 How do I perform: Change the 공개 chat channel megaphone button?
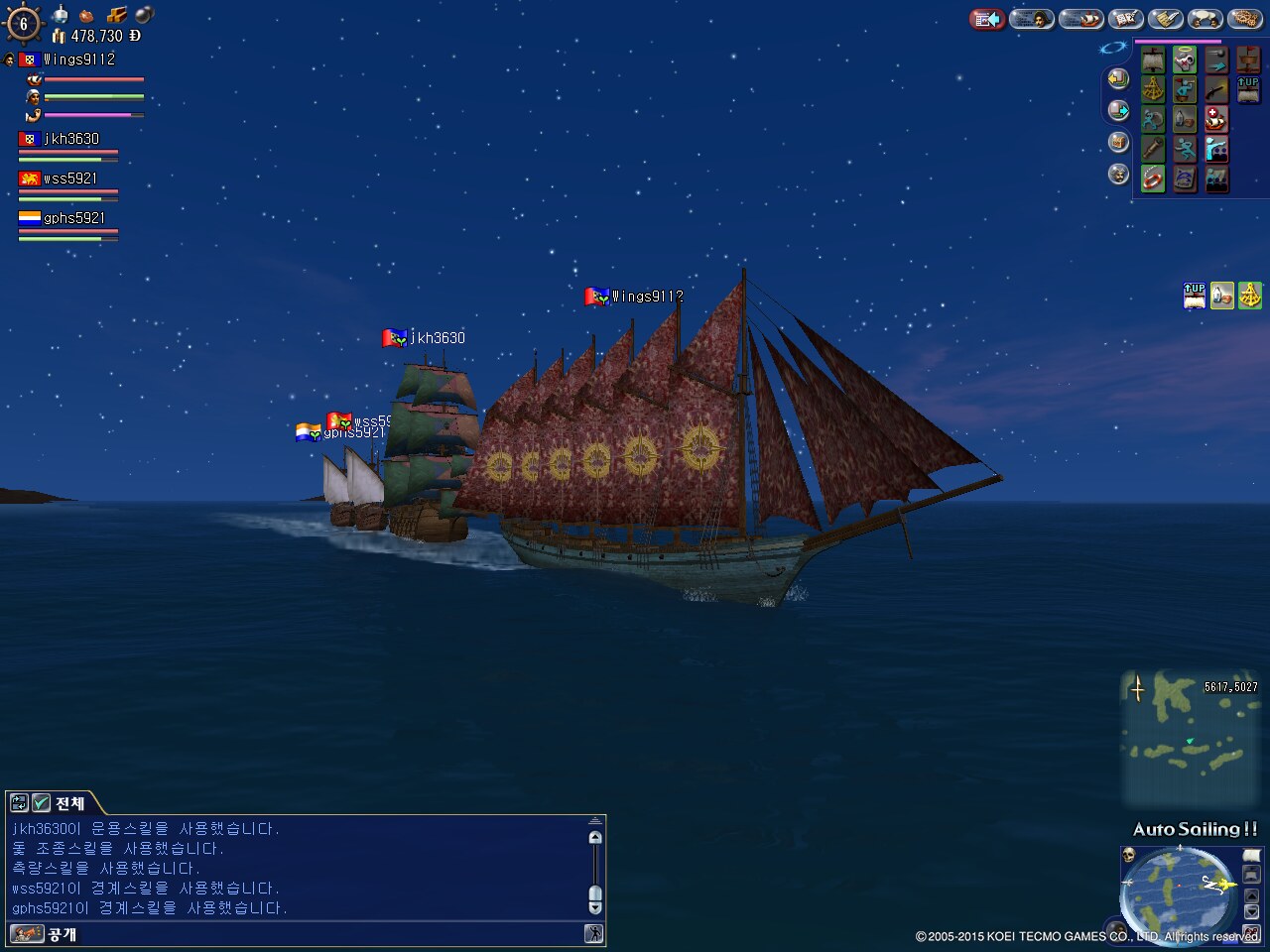27,934
